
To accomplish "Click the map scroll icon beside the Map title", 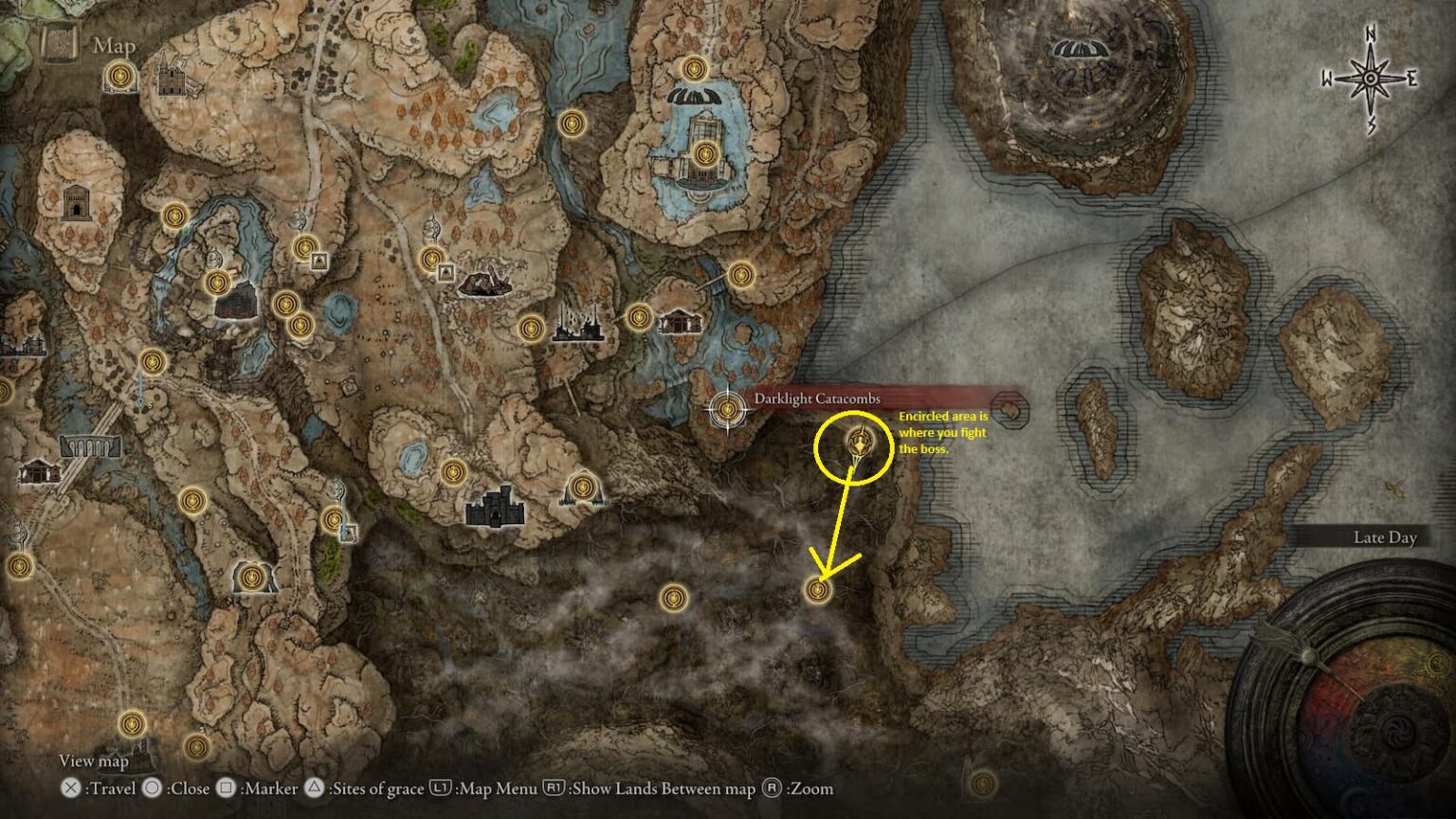I will click(x=62, y=44).
